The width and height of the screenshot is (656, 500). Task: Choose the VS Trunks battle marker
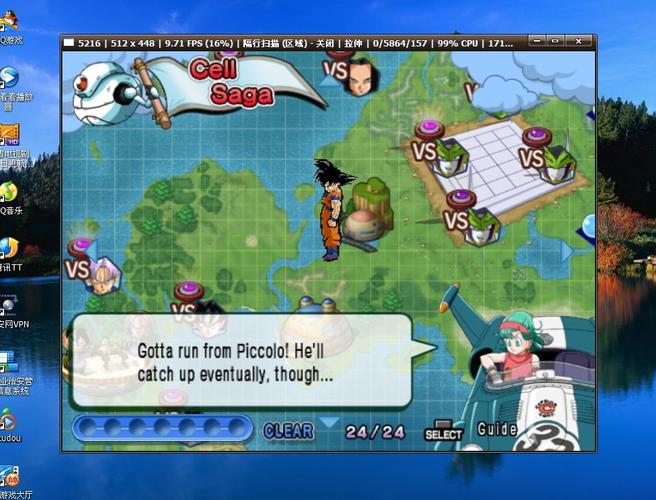coord(95,267)
